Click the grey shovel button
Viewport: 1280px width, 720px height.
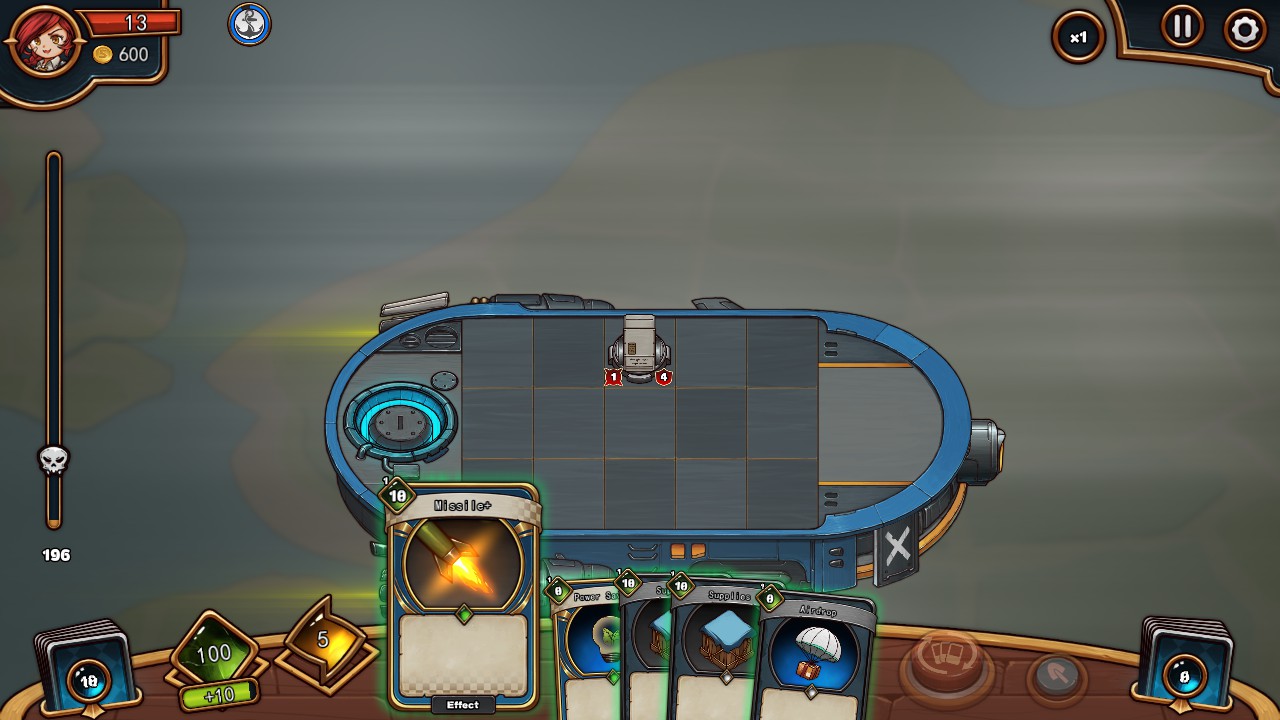click(x=1055, y=677)
